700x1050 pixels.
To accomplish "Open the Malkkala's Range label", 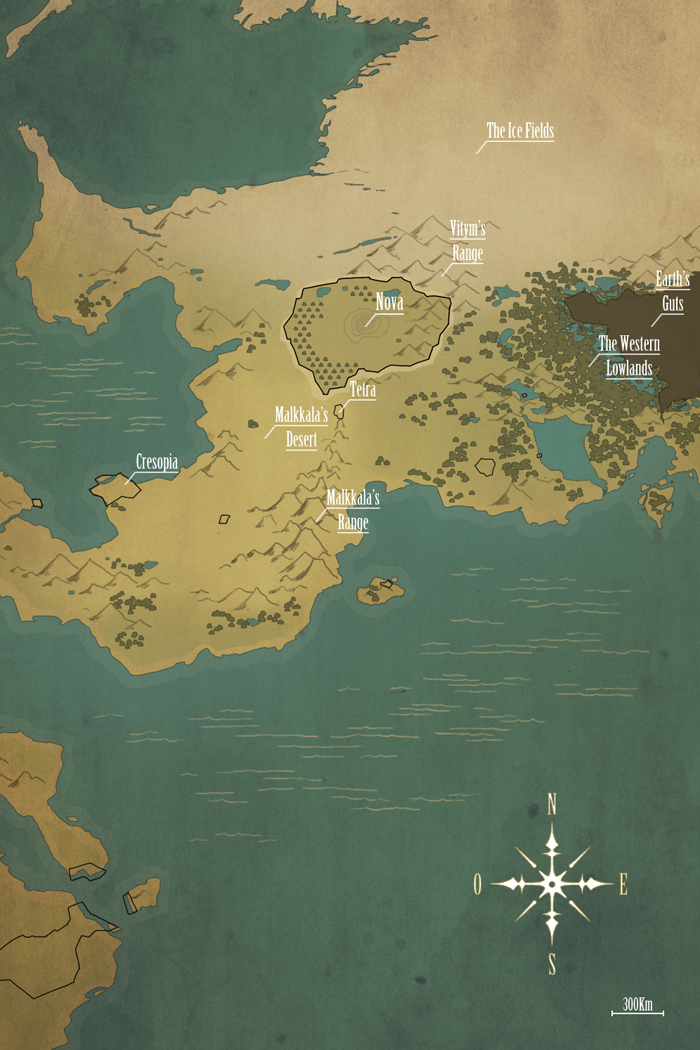I will [353, 508].
